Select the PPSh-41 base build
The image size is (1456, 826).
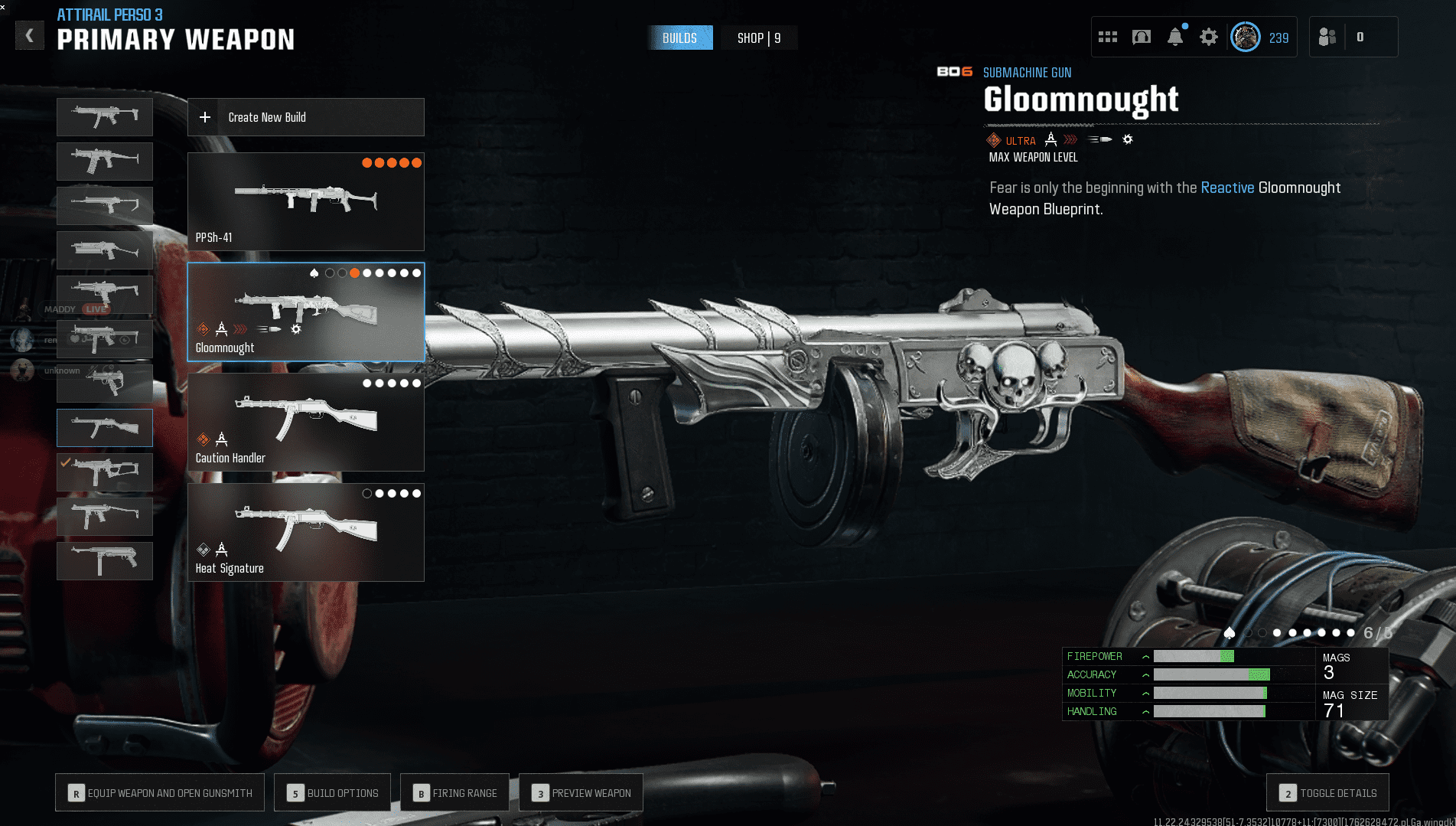305,201
